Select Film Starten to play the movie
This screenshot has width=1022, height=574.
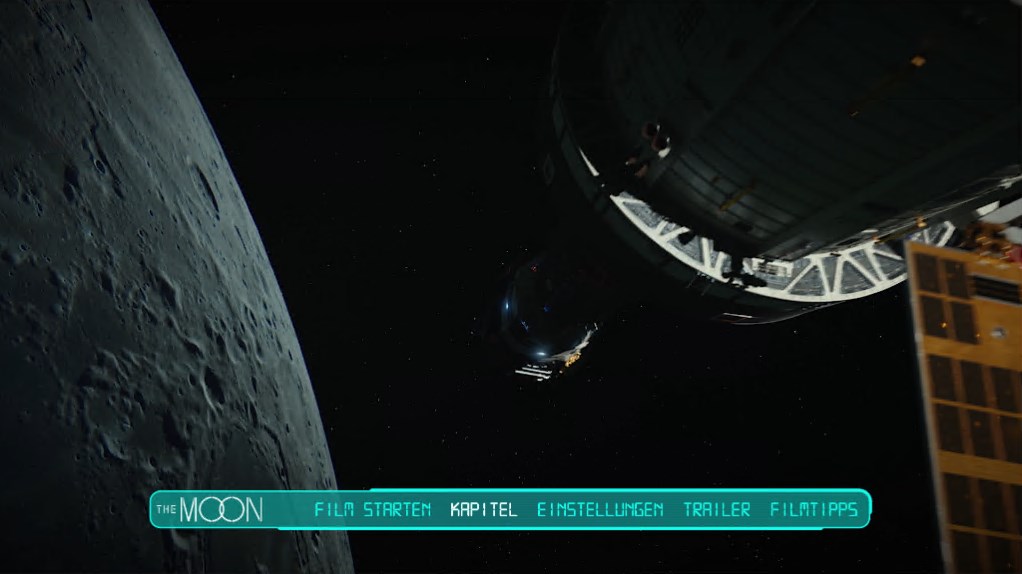point(373,510)
